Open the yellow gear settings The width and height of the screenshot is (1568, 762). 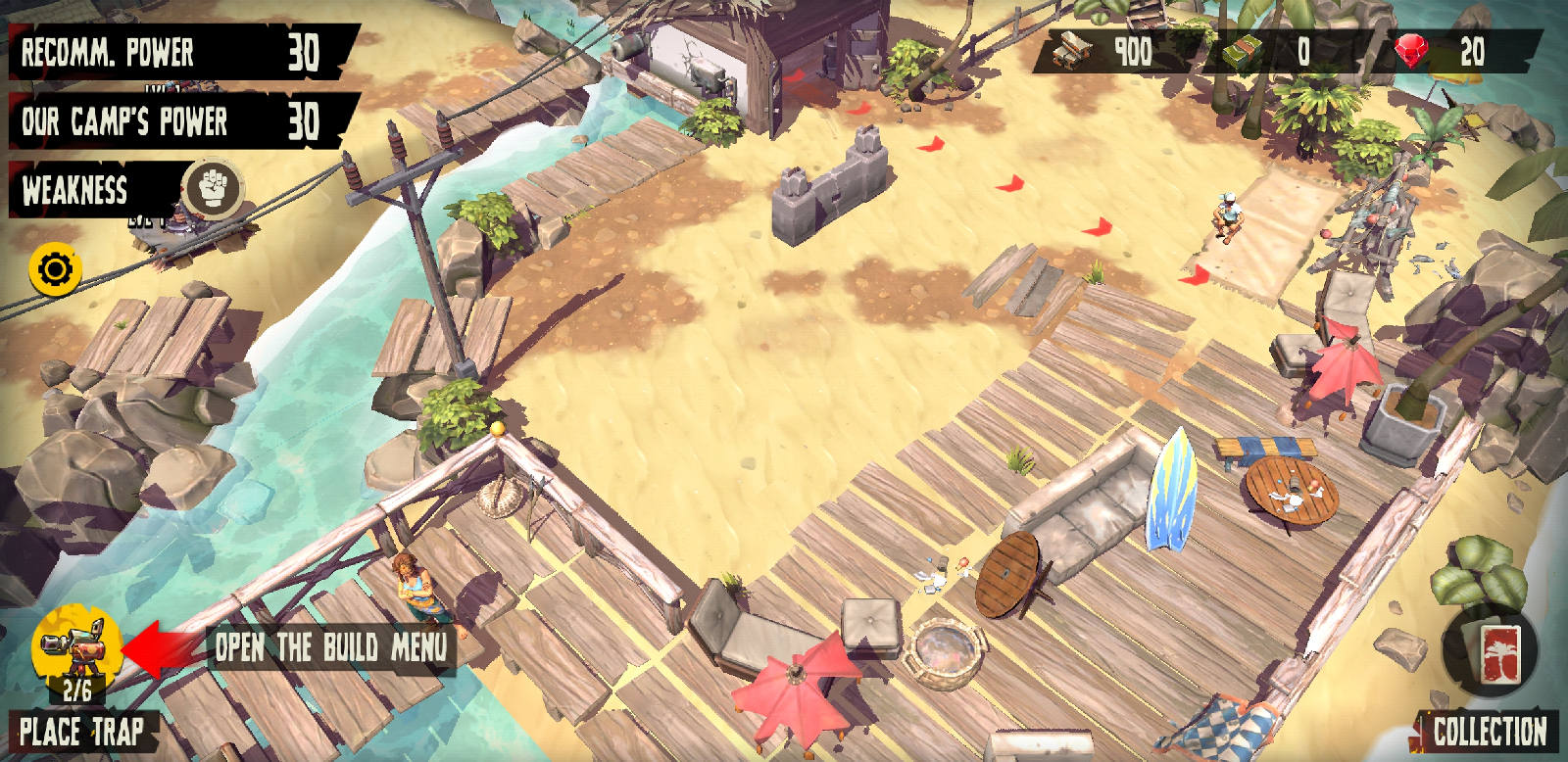coord(56,269)
